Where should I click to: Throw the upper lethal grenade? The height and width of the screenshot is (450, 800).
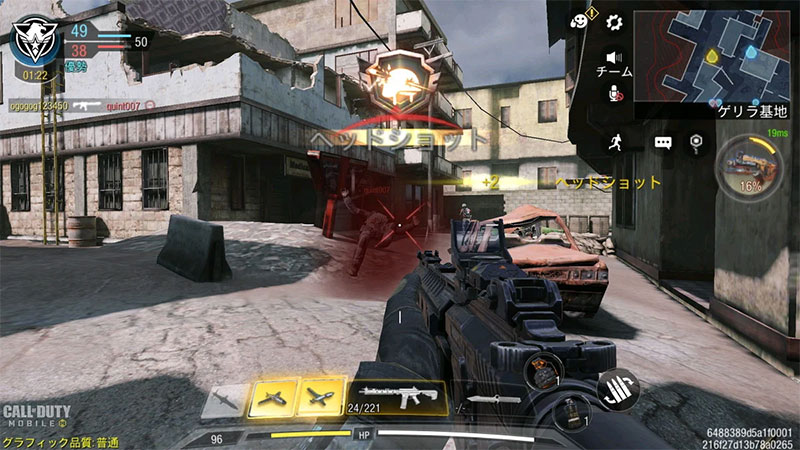click(550, 366)
